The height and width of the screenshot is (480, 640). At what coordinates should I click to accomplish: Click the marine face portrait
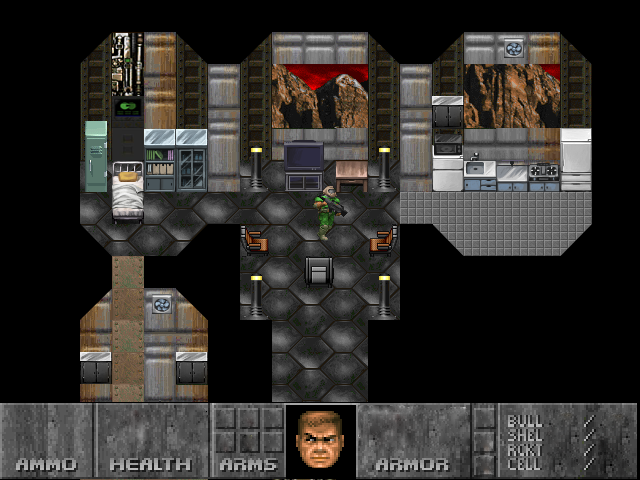coord(320,440)
